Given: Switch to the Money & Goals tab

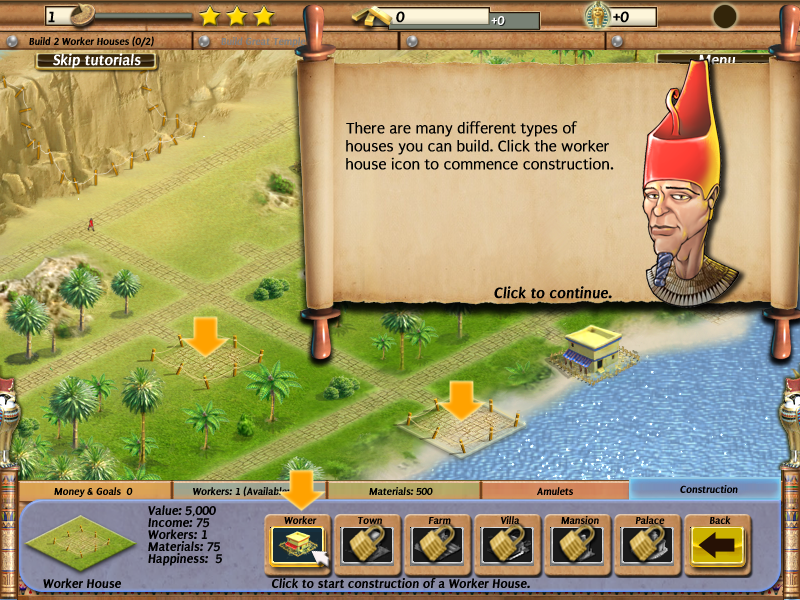Looking at the screenshot, I should 96,491.
